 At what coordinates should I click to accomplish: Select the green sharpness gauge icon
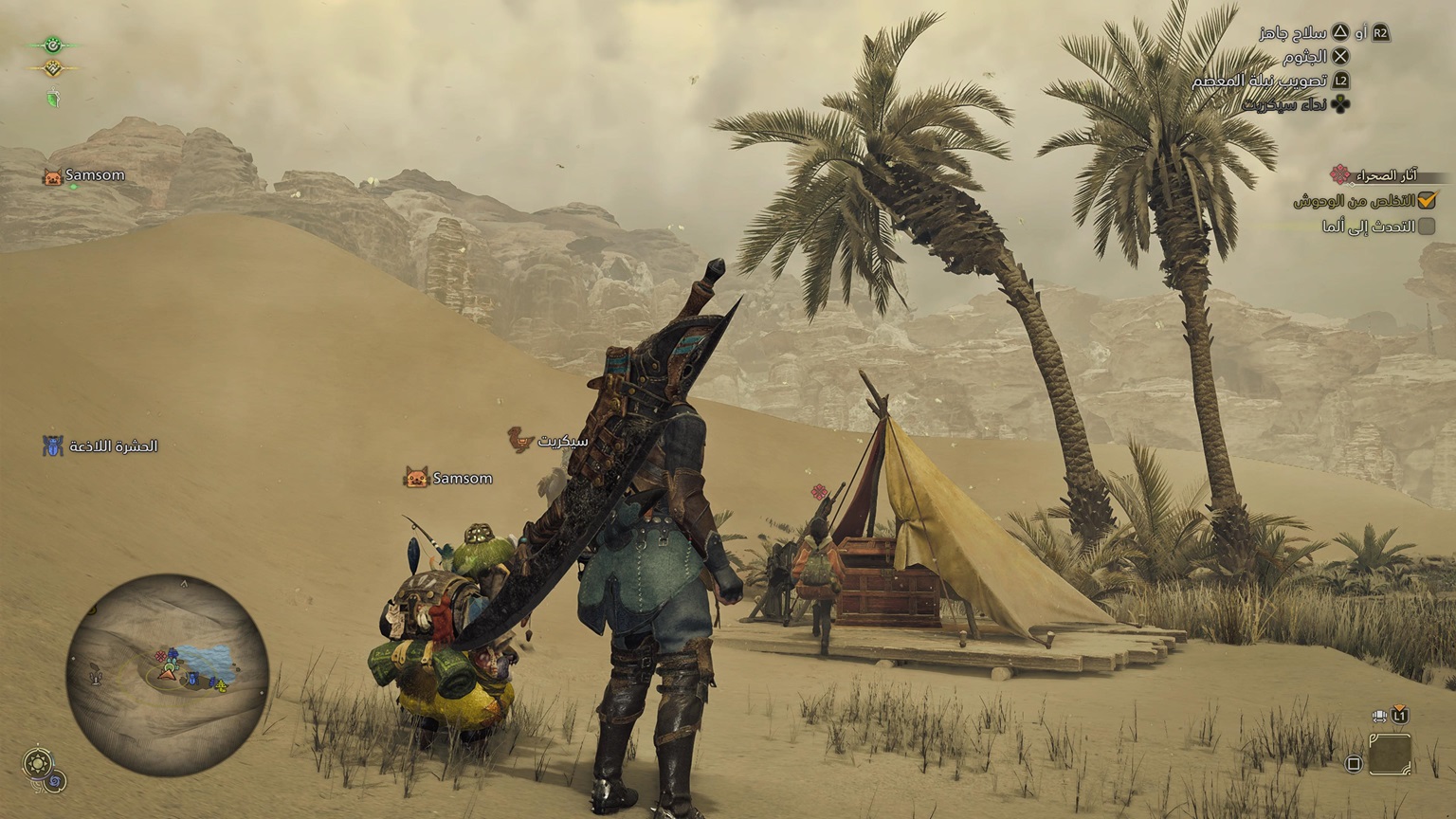(53, 97)
